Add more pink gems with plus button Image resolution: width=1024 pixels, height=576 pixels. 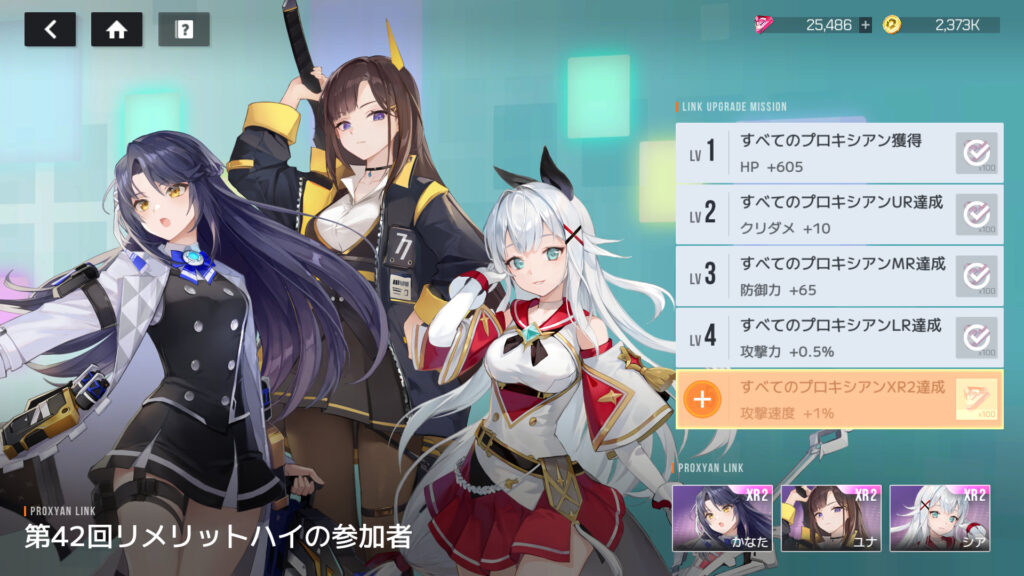[x=865, y=25]
